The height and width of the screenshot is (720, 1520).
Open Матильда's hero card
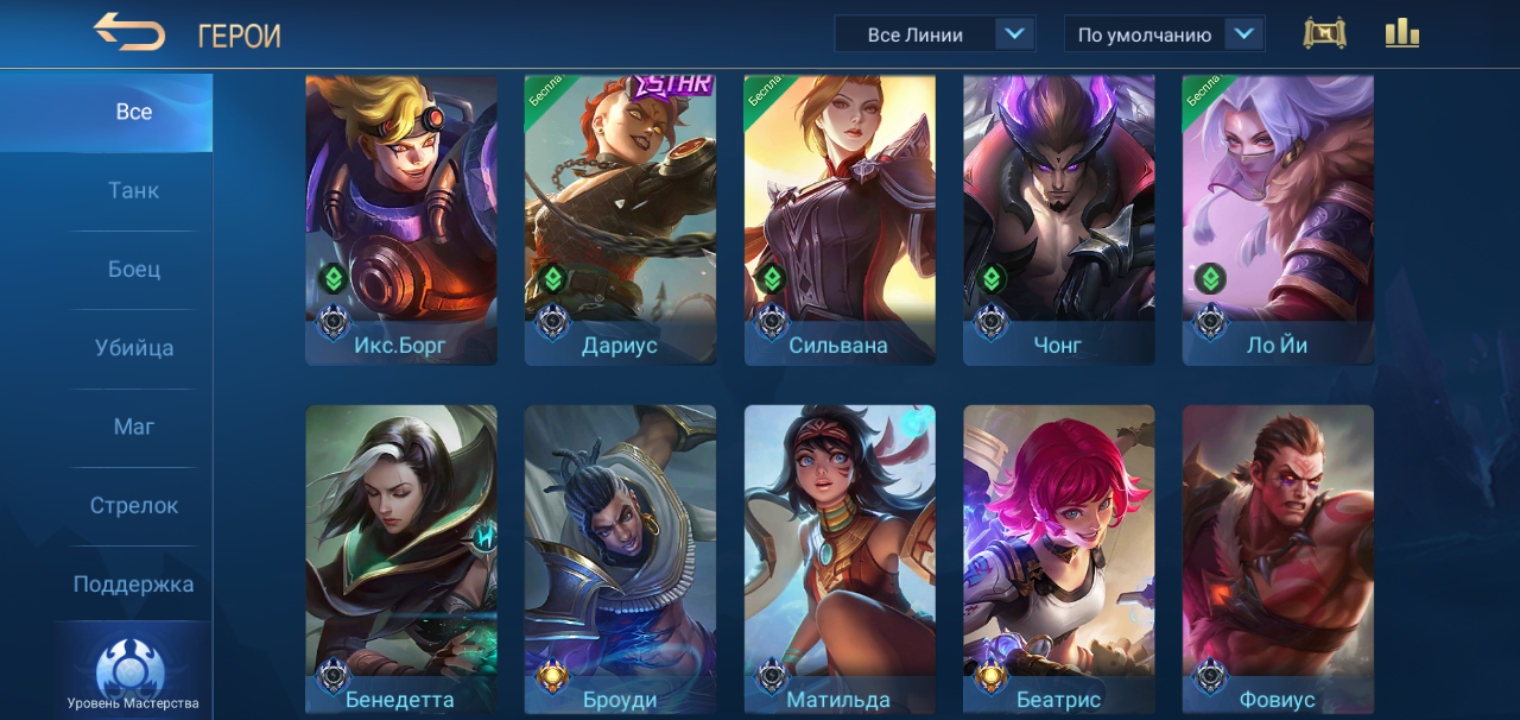pyautogui.click(x=840, y=550)
